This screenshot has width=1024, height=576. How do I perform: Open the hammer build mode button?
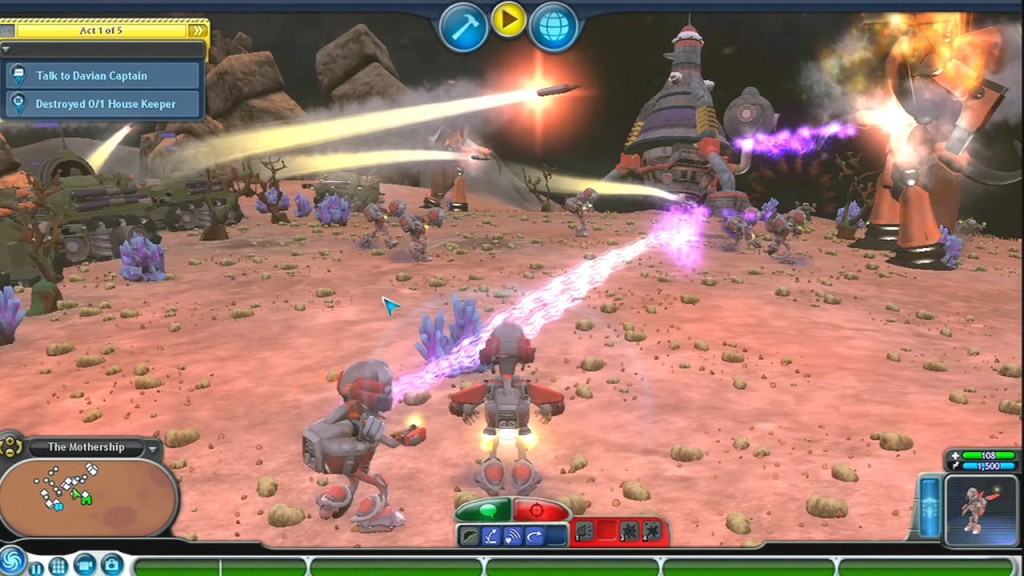point(463,27)
